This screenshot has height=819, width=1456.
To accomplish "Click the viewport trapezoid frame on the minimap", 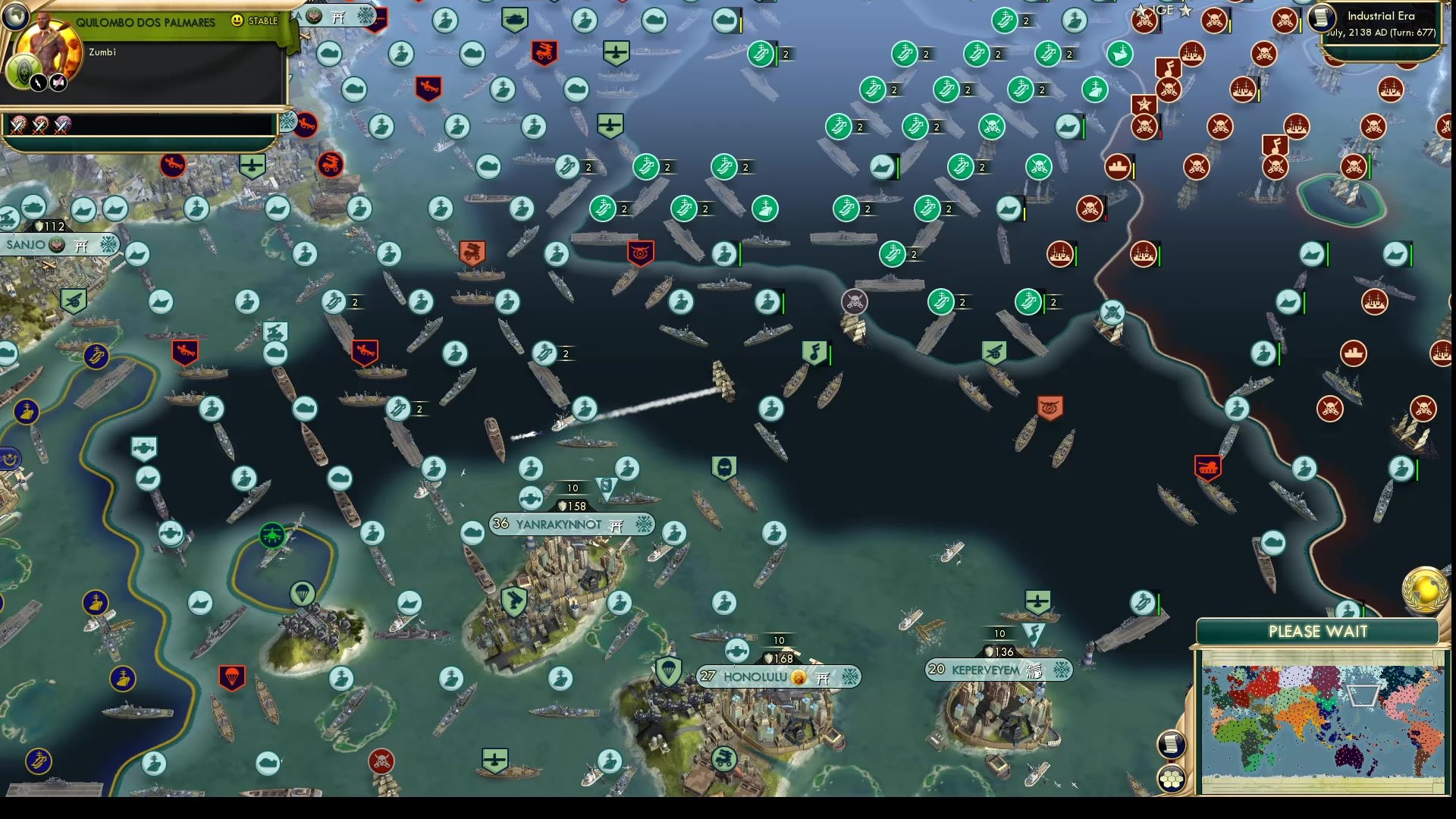I will pos(1362,695).
